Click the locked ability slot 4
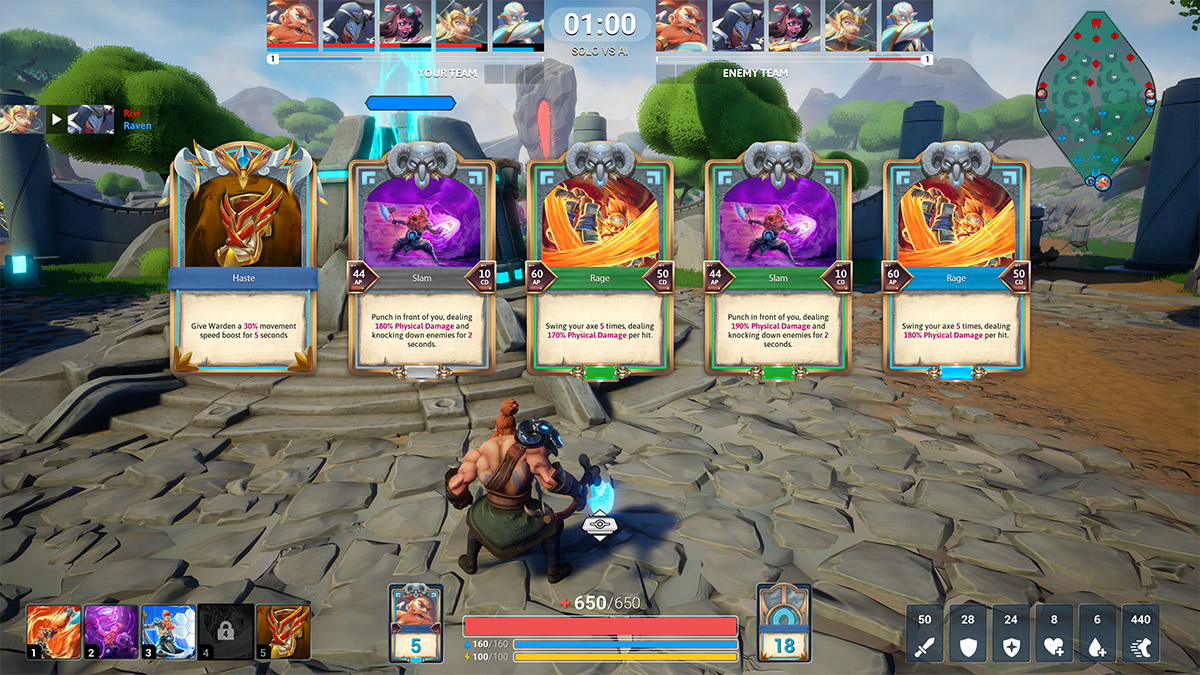The height and width of the screenshot is (675, 1200). tap(225, 631)
